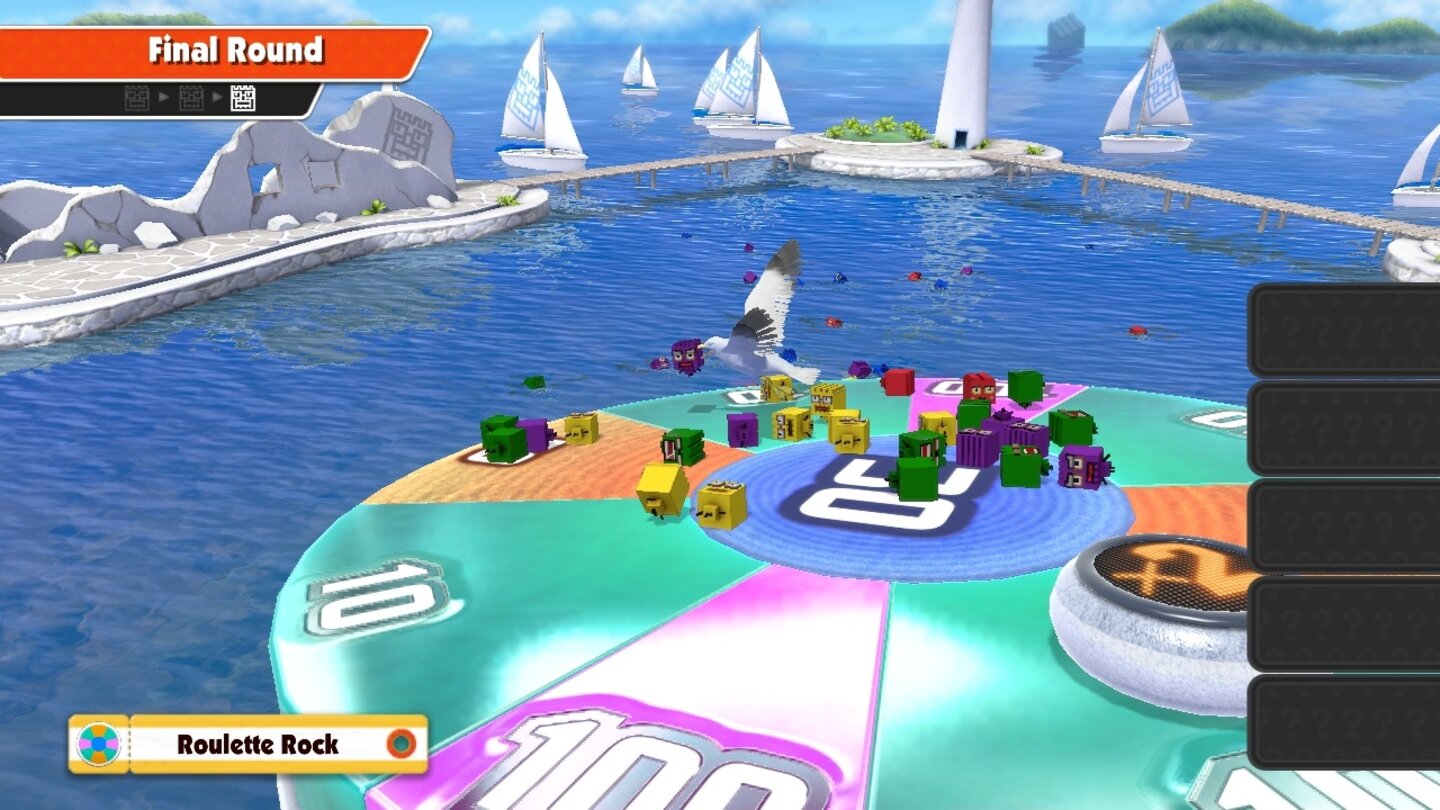Select the first tiki-face stage icon in progress bar

137,98
